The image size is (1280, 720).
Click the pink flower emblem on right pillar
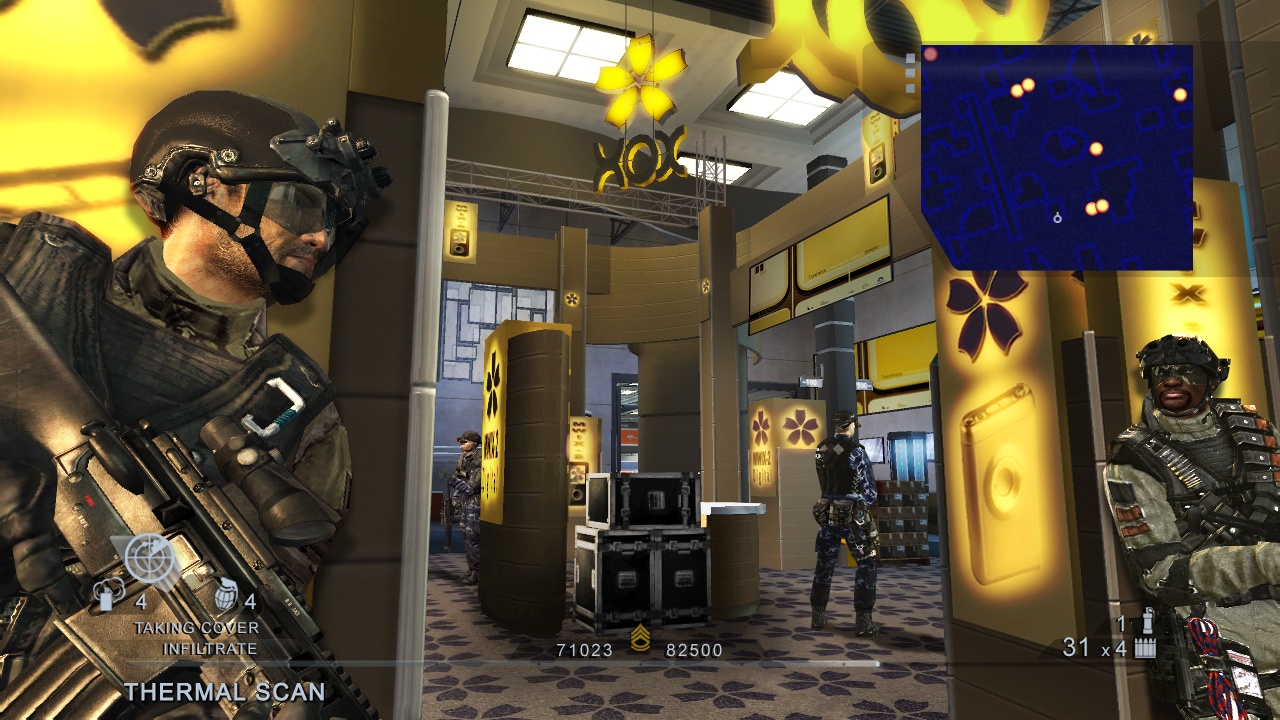pos(986,310)
